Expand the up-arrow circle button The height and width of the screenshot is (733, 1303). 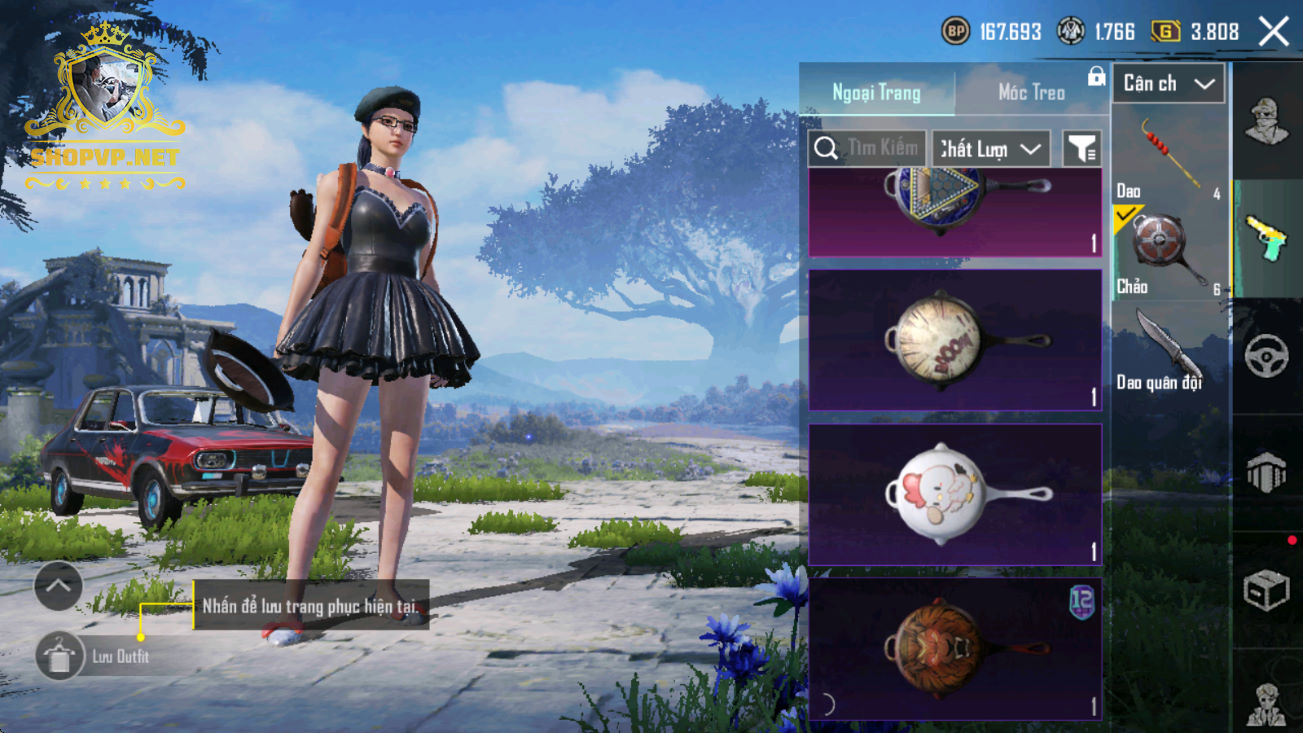[58, 586]
